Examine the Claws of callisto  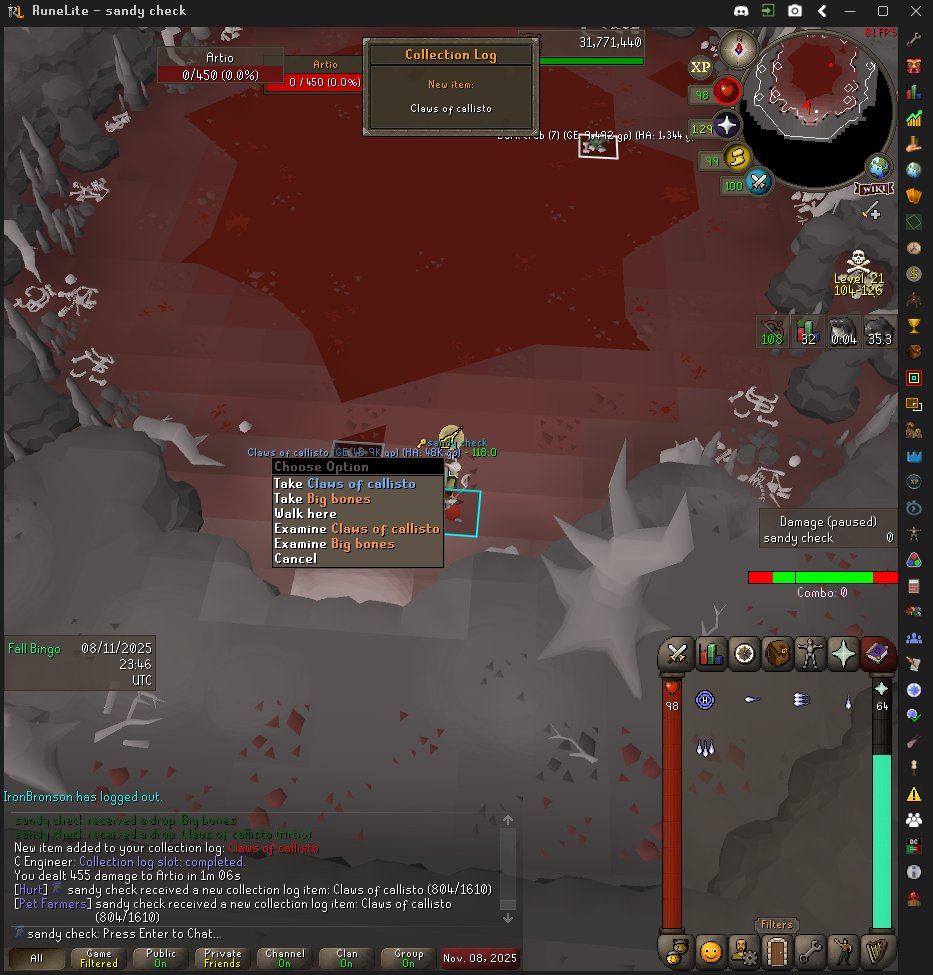tap(356, 529)
